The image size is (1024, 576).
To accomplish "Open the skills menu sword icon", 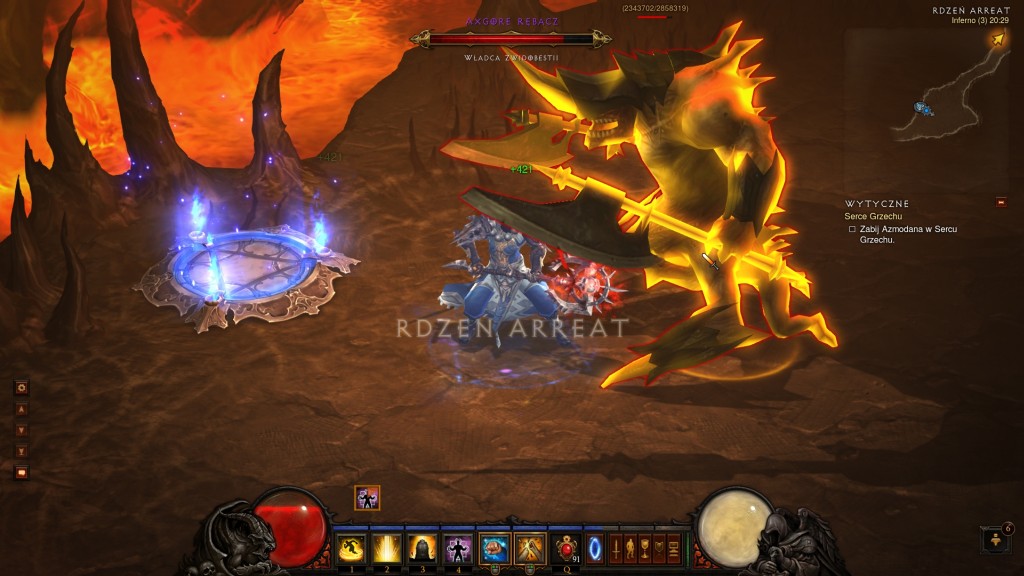I will tap(615, 548).
